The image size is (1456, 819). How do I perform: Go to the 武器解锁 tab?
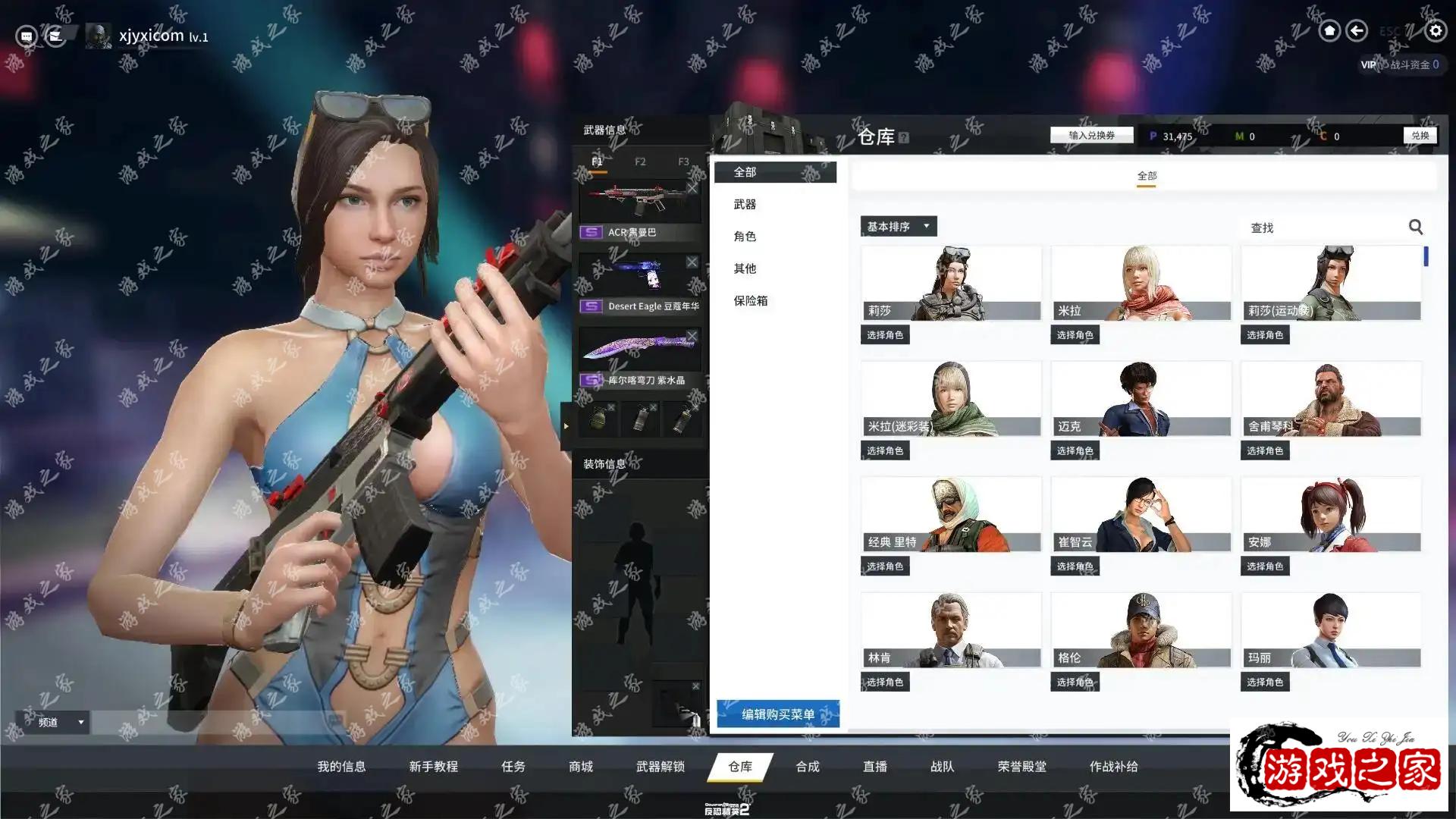[x=660, y=767]
